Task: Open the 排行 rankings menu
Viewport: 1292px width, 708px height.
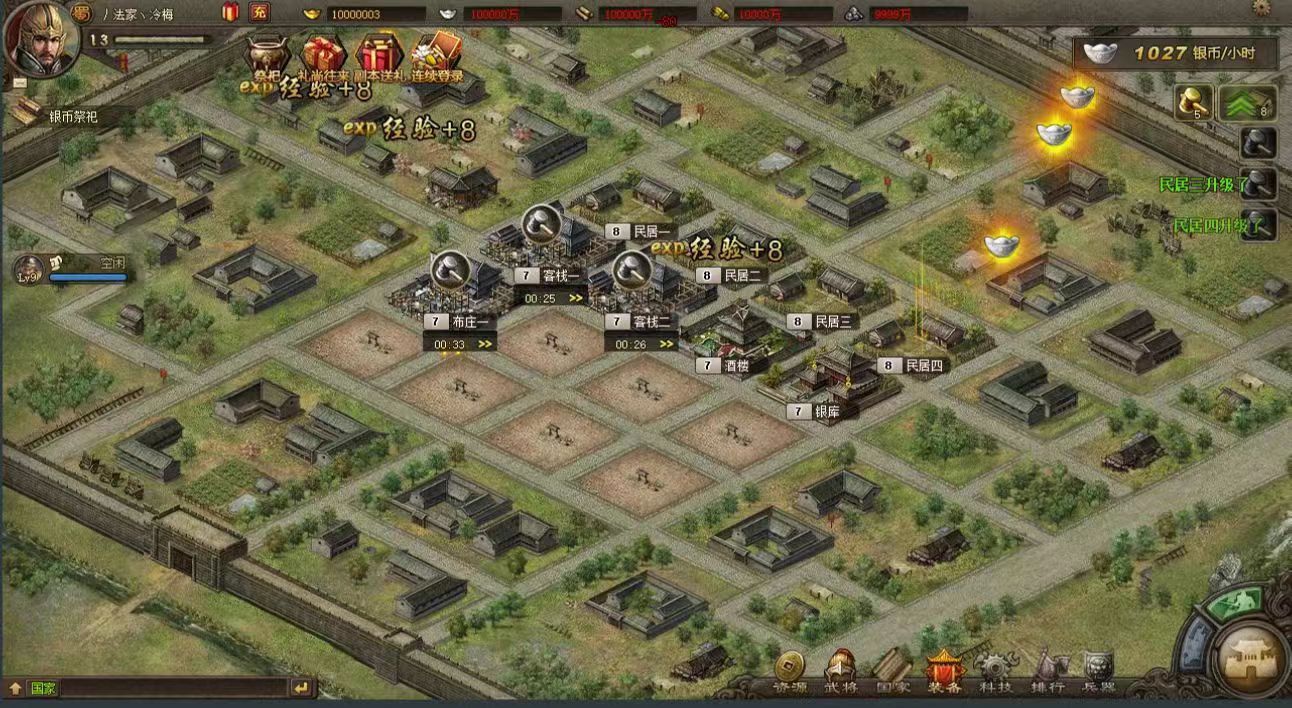Action: [1048, 671]
